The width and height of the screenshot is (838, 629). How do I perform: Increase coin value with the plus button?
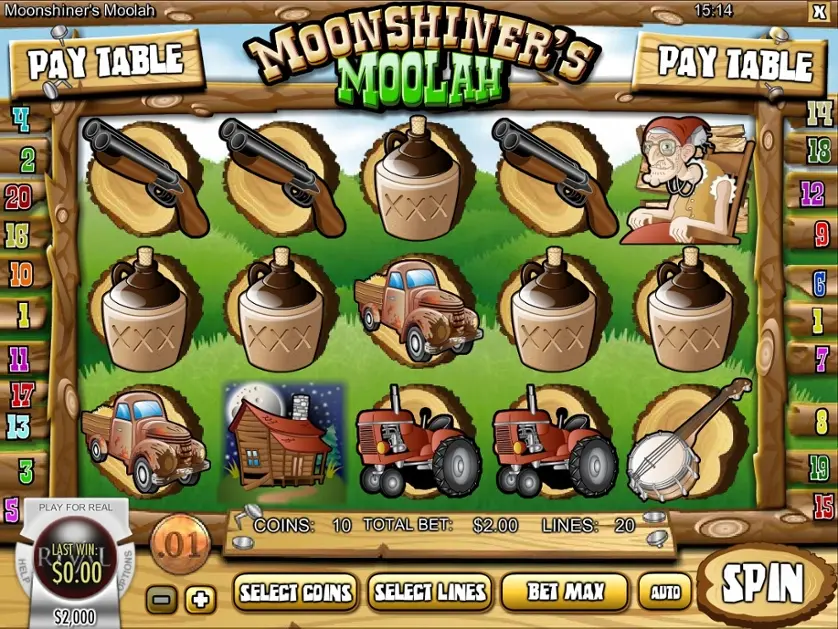tap(201, 599)
